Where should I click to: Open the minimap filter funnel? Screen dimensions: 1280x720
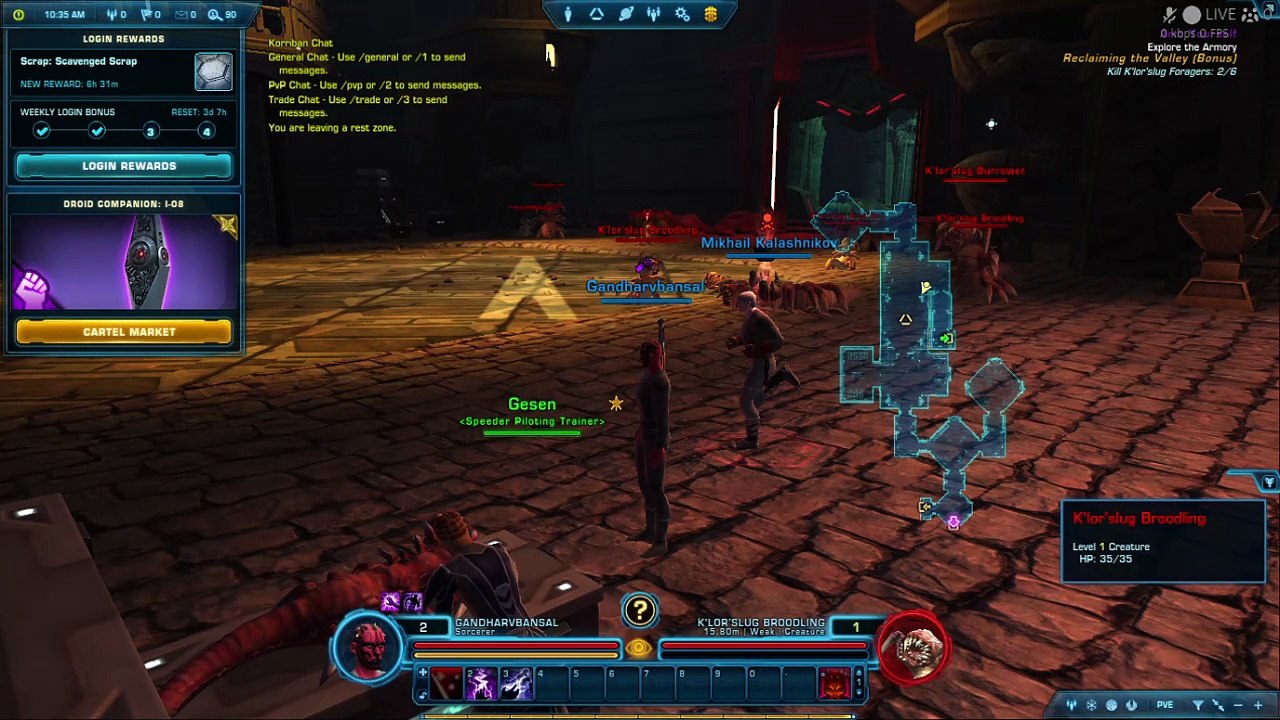pyautogui.click(x=1198, y=705)
